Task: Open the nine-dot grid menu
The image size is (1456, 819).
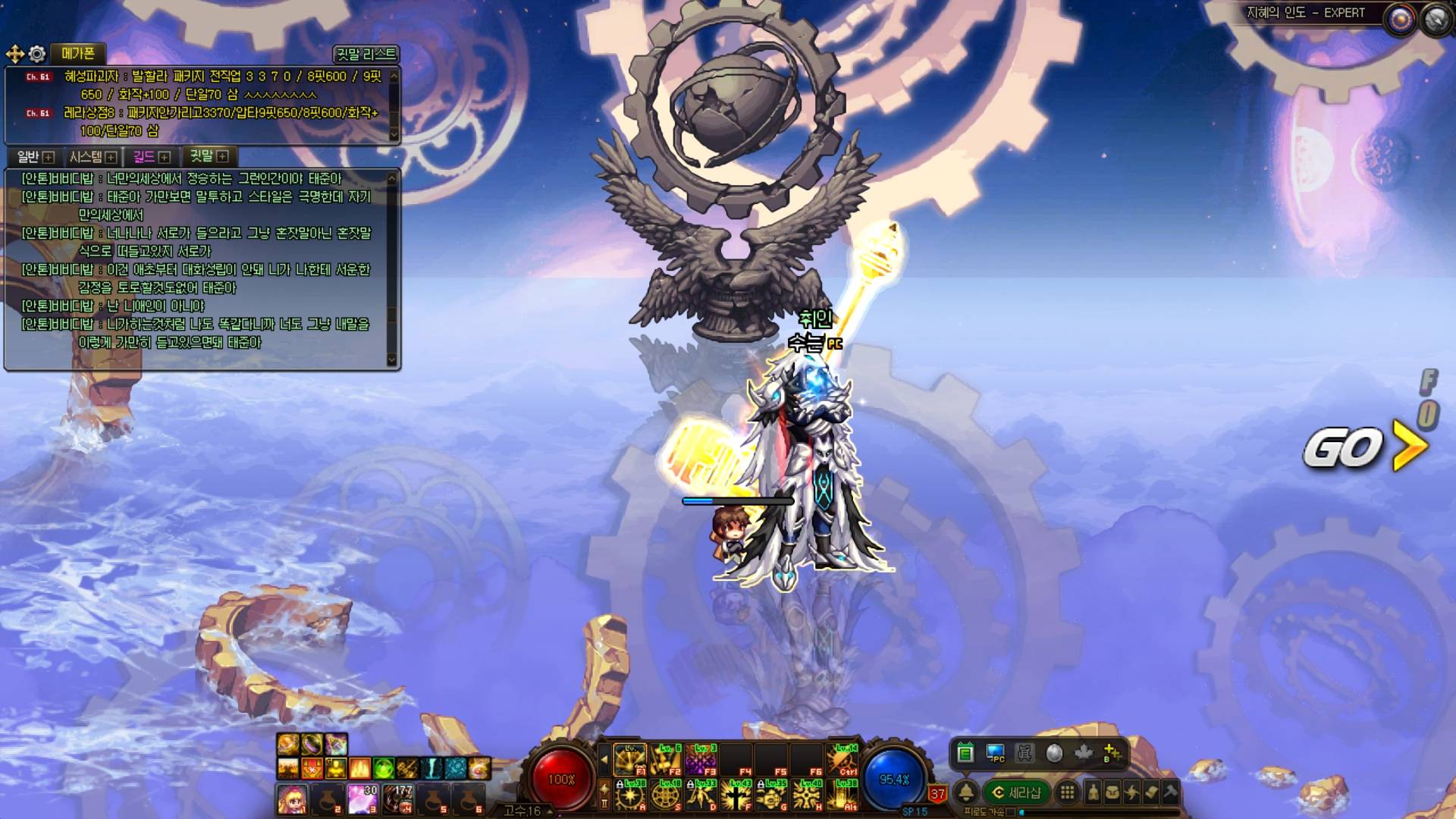Action: coord(1067,793)
